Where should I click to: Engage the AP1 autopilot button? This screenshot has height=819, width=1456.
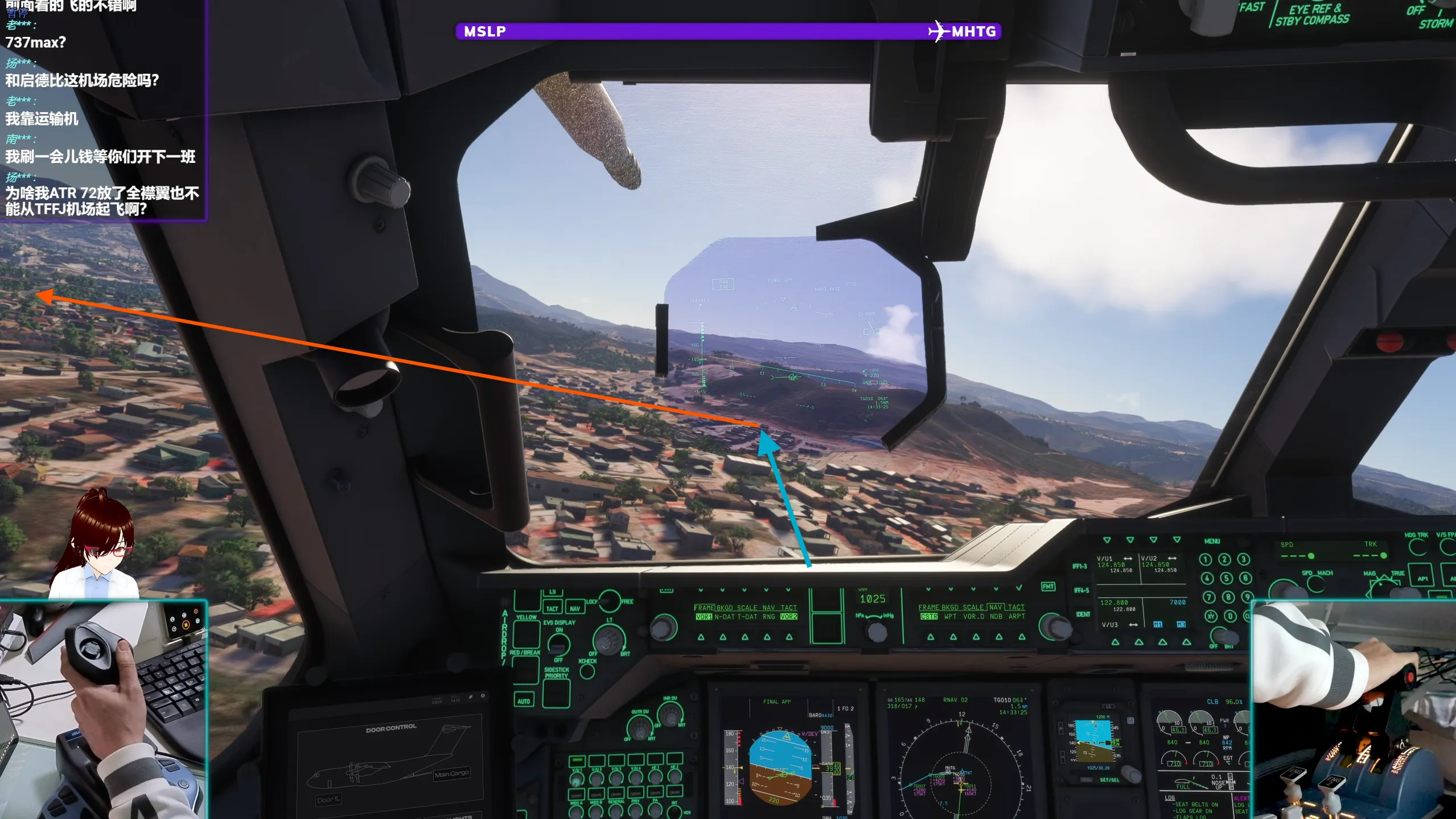(1422, 578)
